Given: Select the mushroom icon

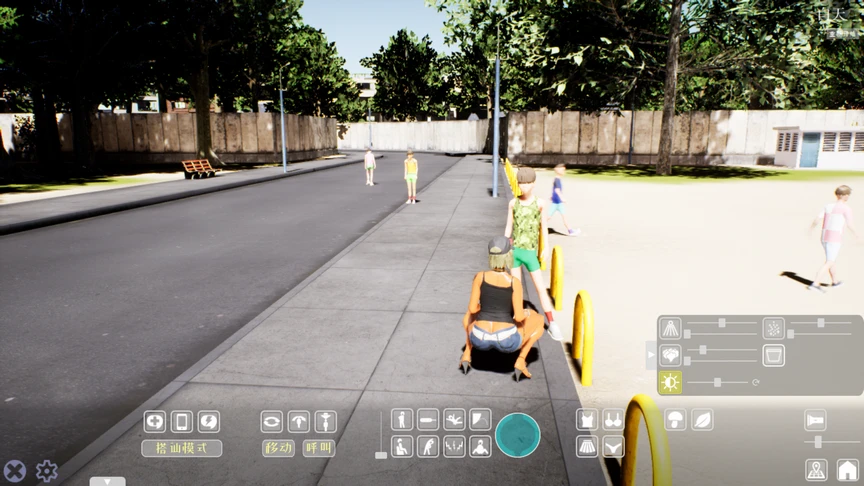Looking at the screenshot, I should coord(675,420).
